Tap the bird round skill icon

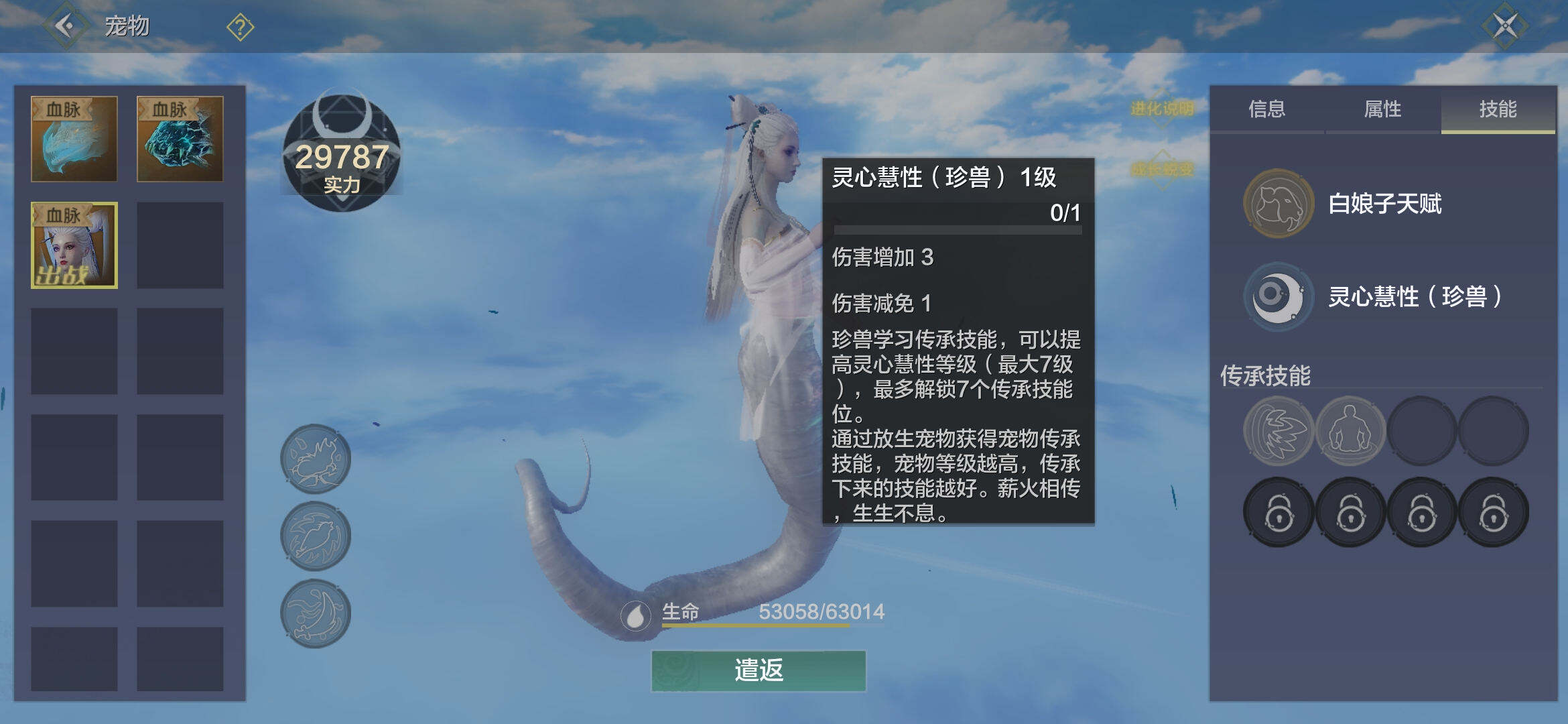click(x=316, y=536)
